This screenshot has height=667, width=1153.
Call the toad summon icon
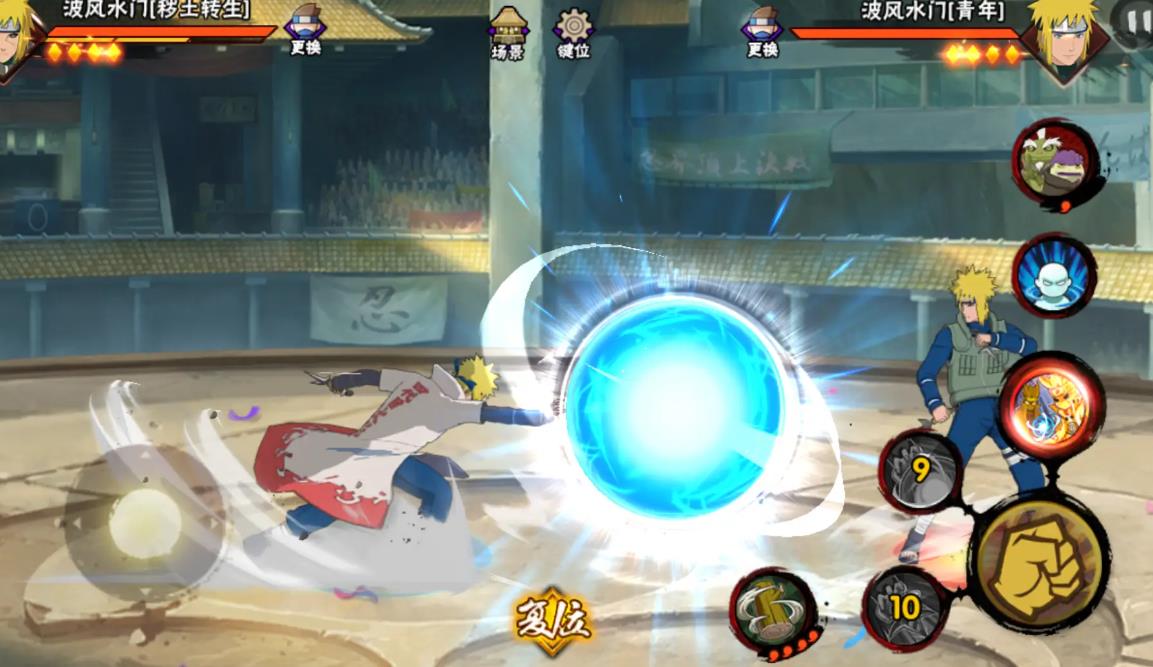(x=1056, y=163)
